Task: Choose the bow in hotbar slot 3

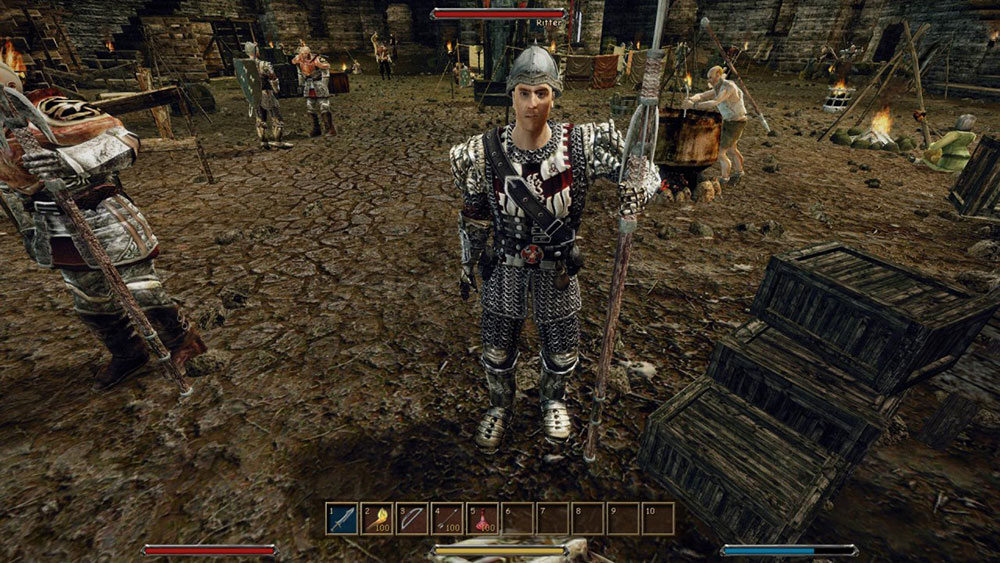Action: click(412, 518)
